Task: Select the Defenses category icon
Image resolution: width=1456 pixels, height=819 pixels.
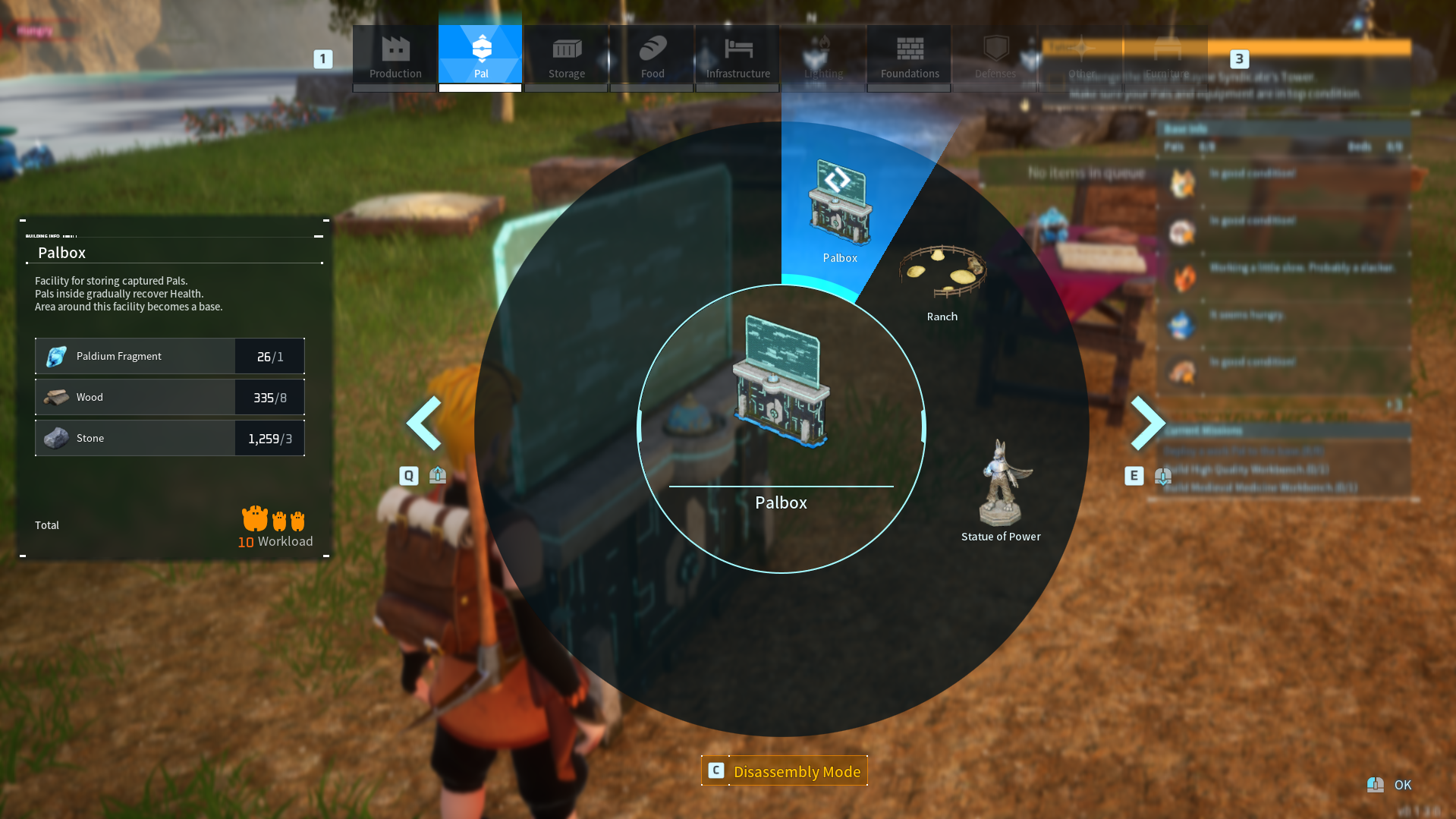Action: (x=995, y=53)
